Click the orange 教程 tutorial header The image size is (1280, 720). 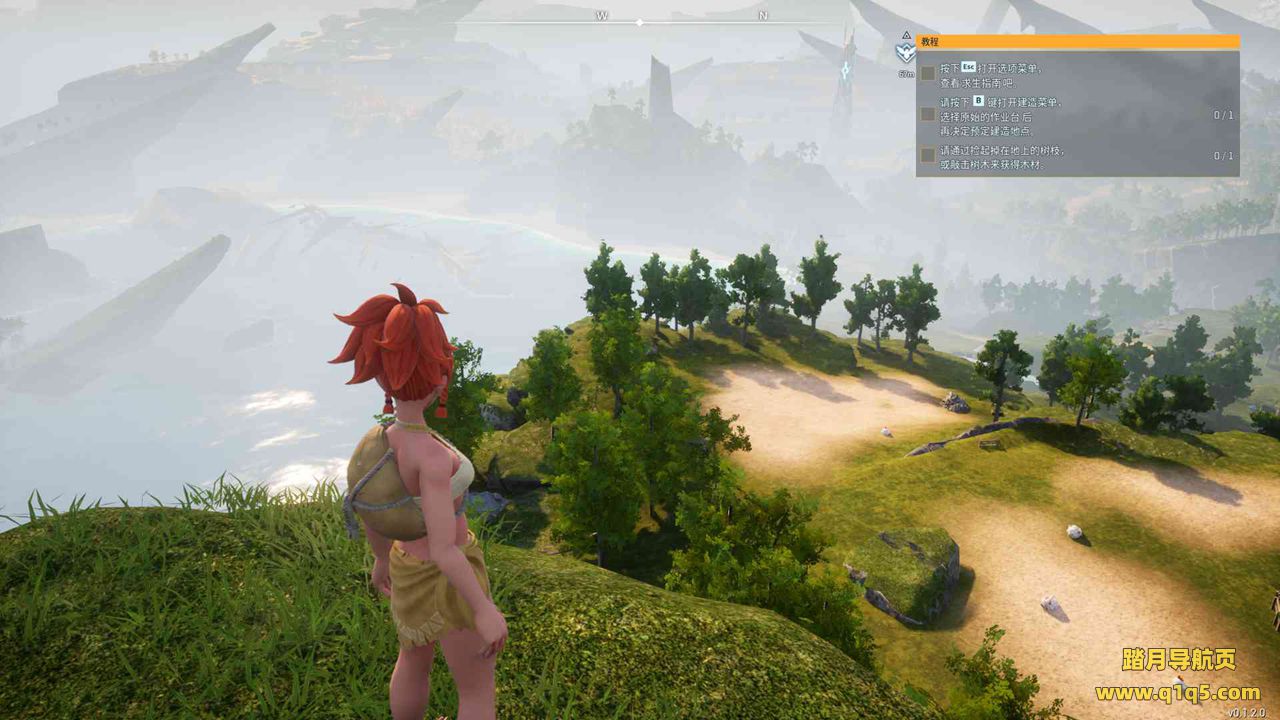1077,42
